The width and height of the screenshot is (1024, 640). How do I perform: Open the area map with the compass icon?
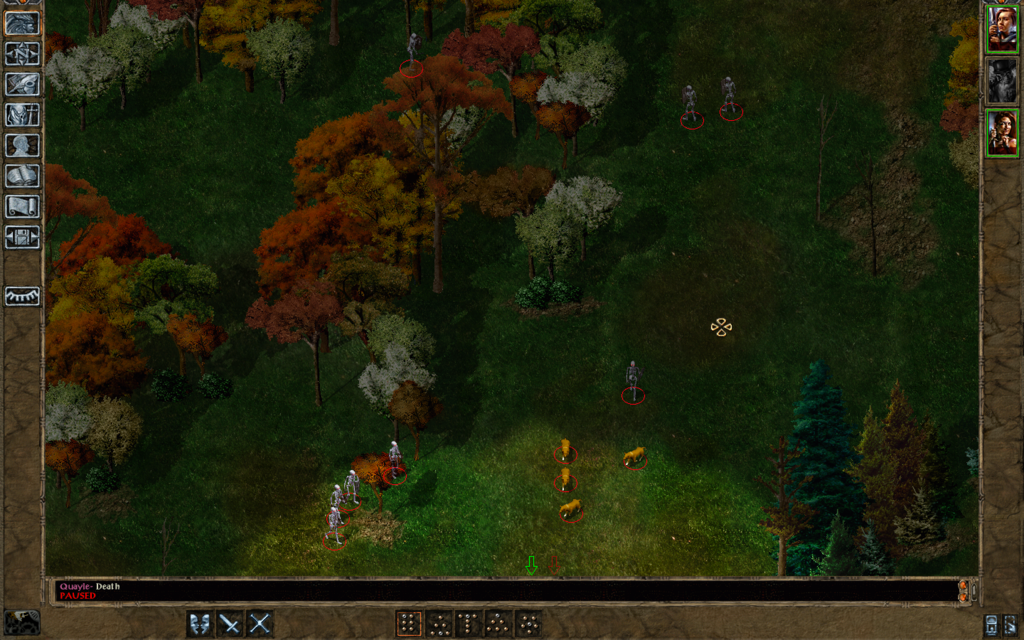click(22, 53)
